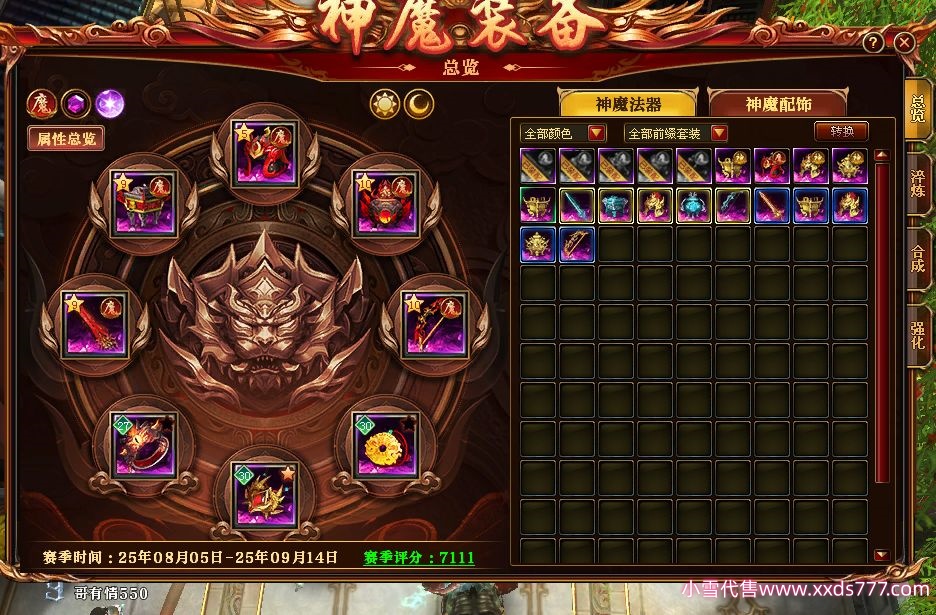Select the golden bow in the inventory
Image resolution: width=936 pixels, height=615 pixels.
(577, 244)
